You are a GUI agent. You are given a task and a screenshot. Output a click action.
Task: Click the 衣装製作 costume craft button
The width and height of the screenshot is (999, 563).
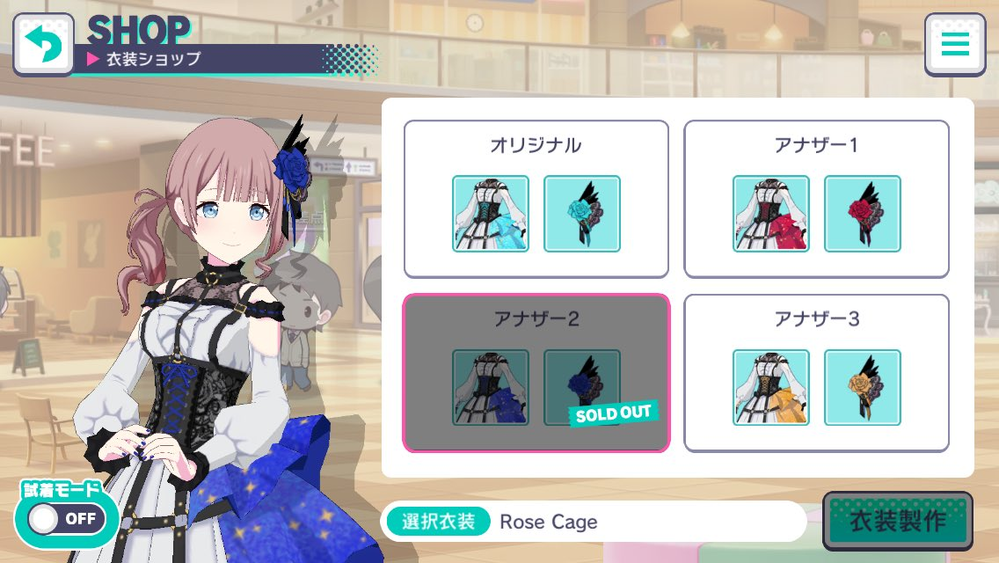point(897,521)
